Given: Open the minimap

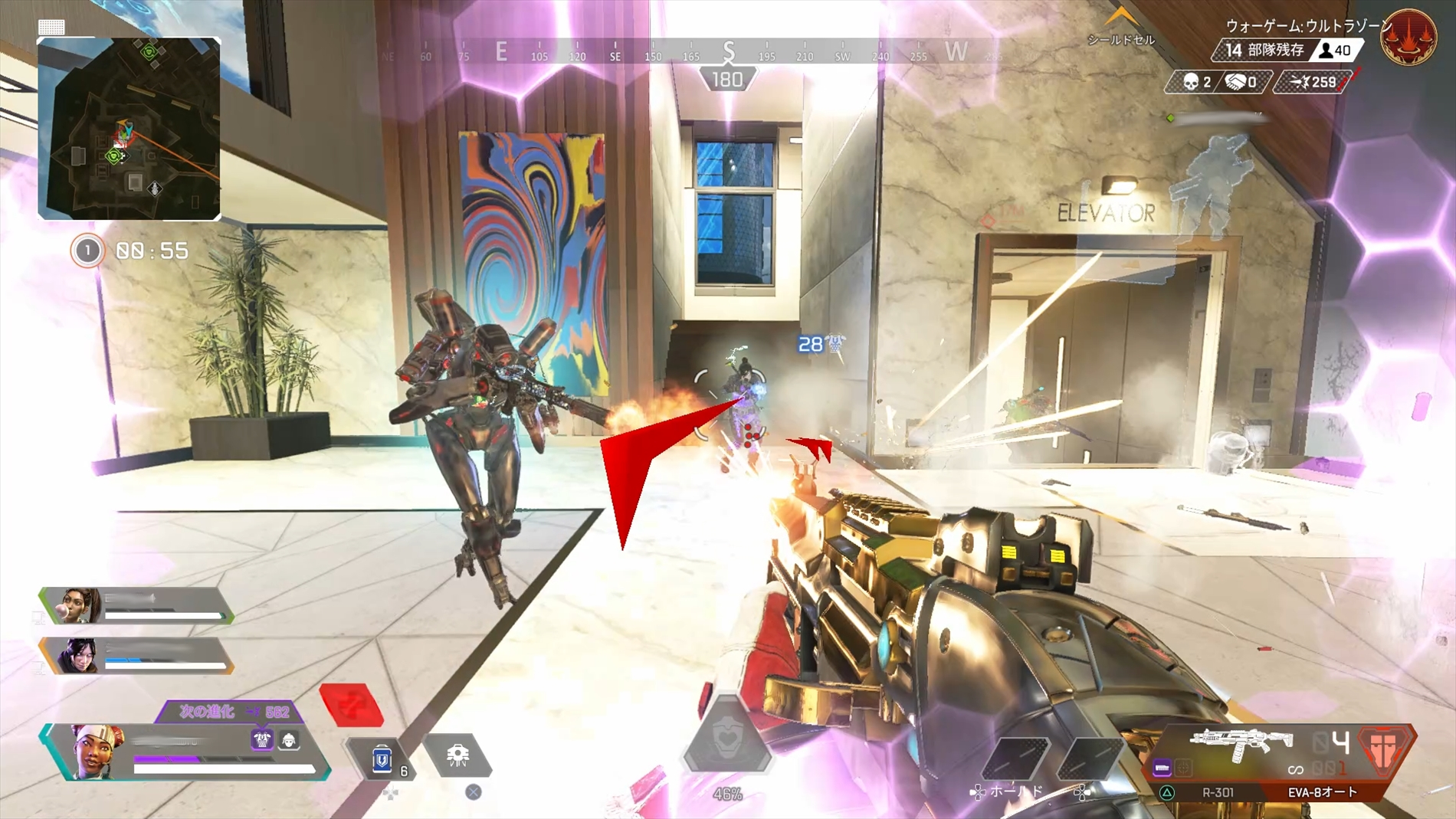Looking at the screenshot, I should click(x=129, y=128).
